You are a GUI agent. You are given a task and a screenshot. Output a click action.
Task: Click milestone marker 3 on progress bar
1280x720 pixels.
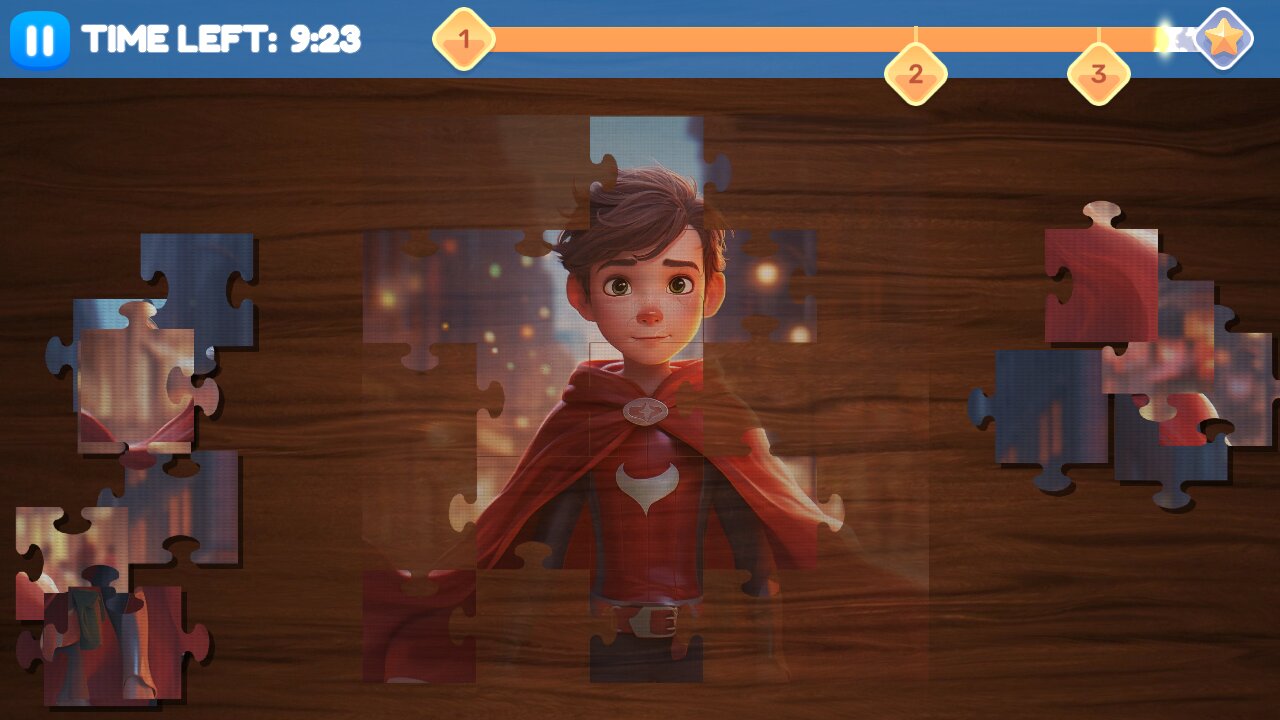[1097, 73]
